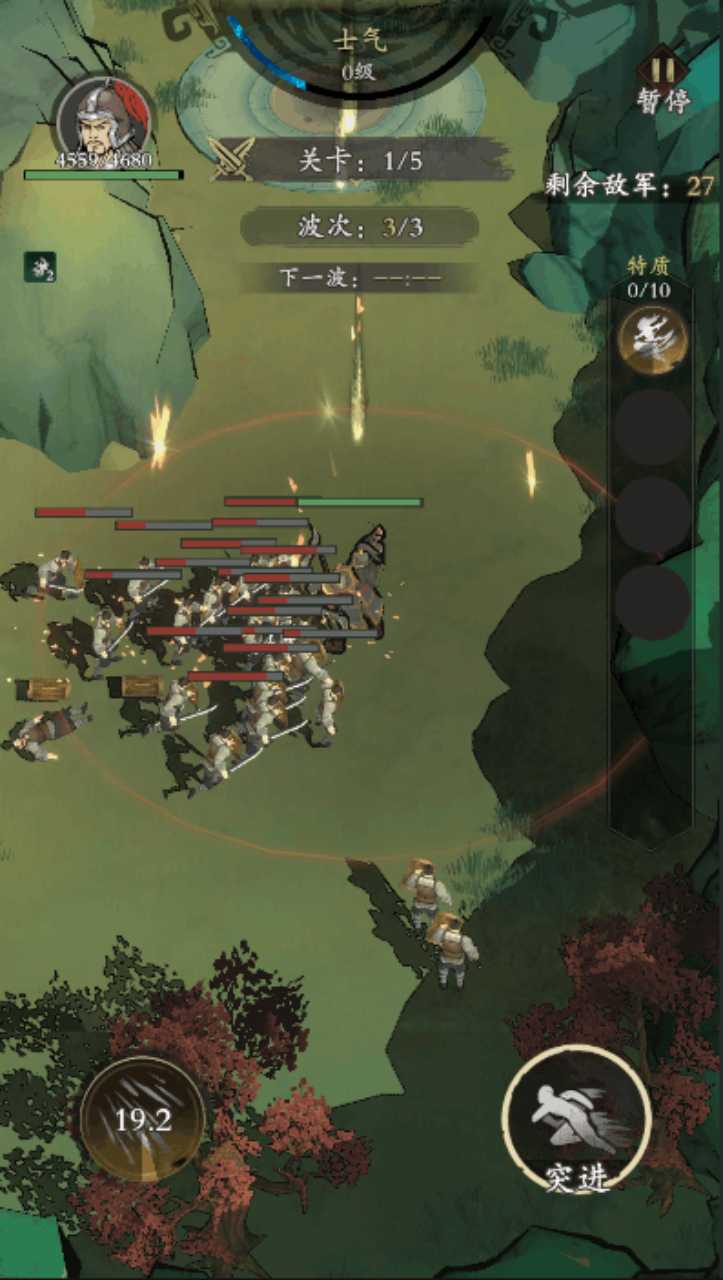Activate the 突进 dash skill

click(x=576, y=1120)
